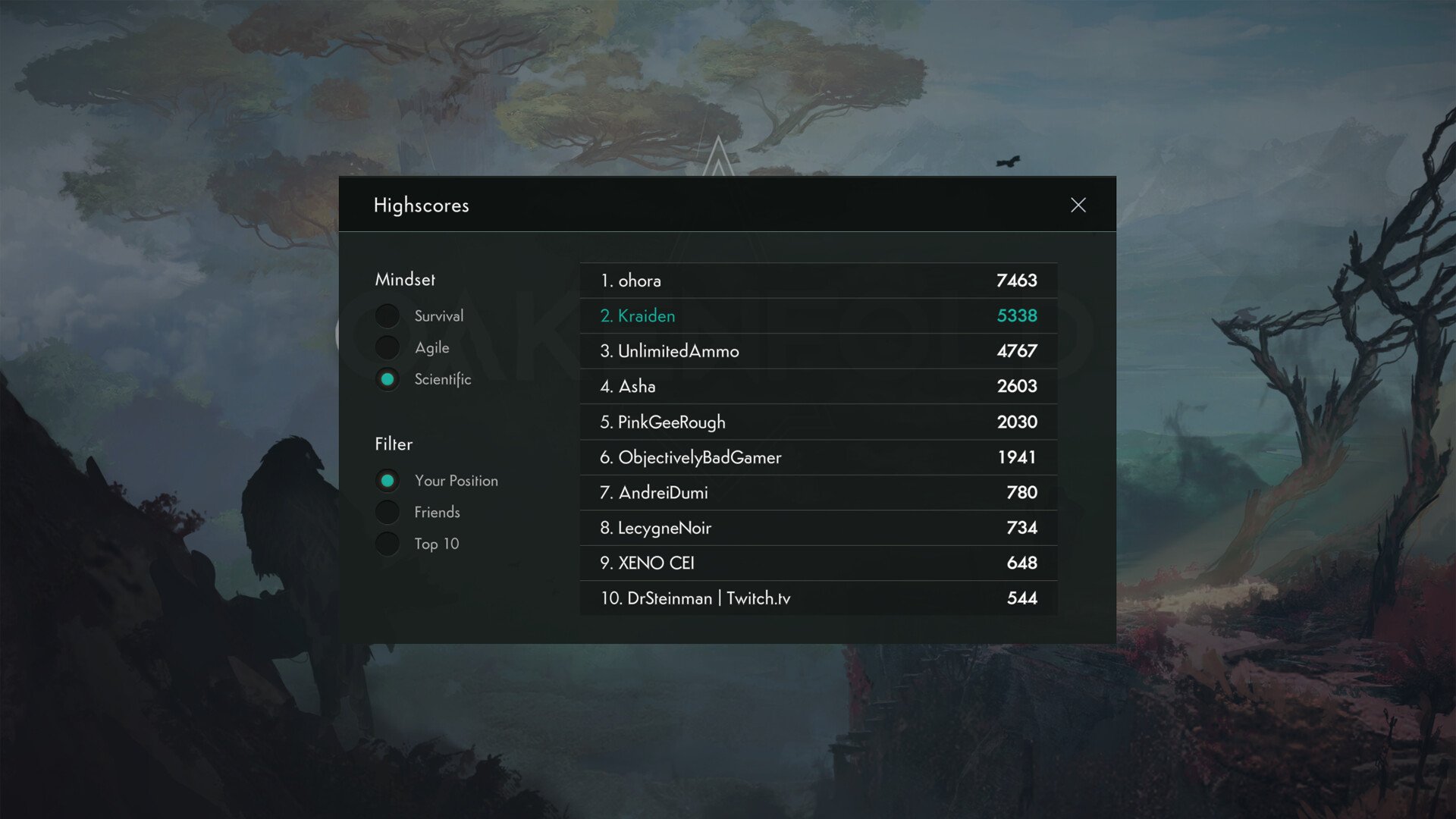Click the highlighted Kraiden score row
Viewport: 1456px width, 819px height.
pyautogui.click(x=818, y=315)
